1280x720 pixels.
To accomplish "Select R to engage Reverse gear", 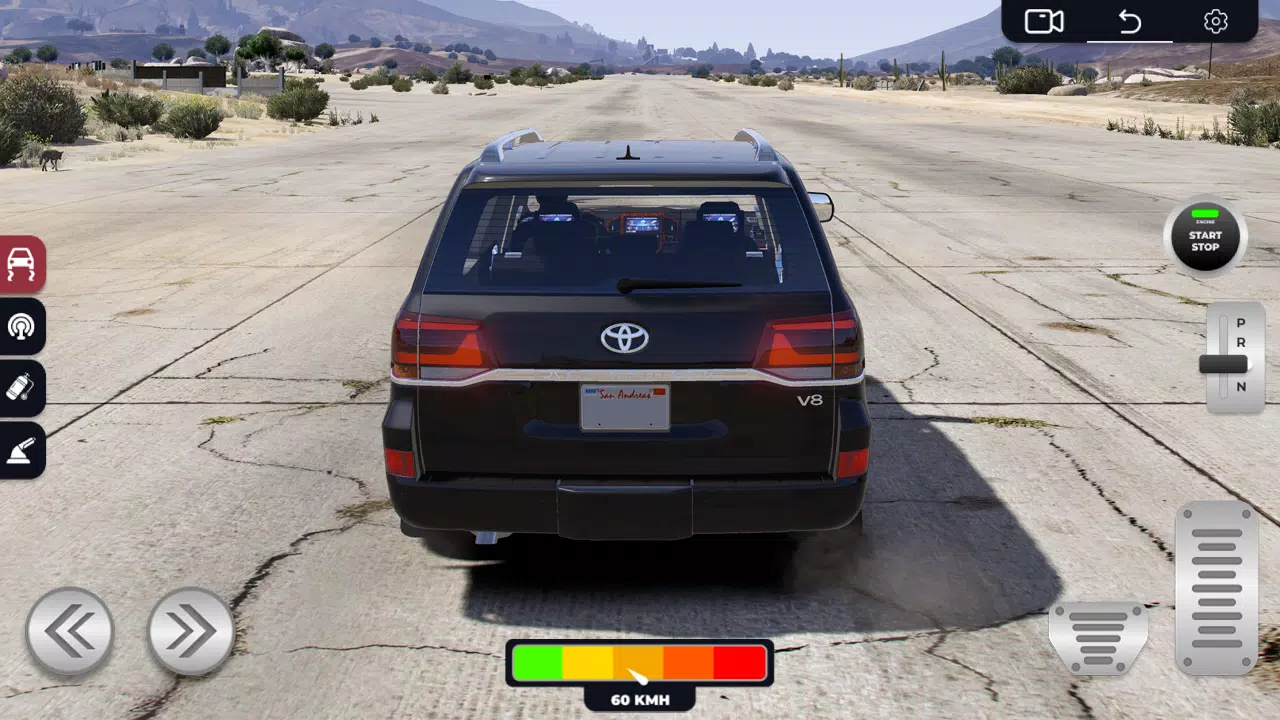I will tap(1240, 345).
